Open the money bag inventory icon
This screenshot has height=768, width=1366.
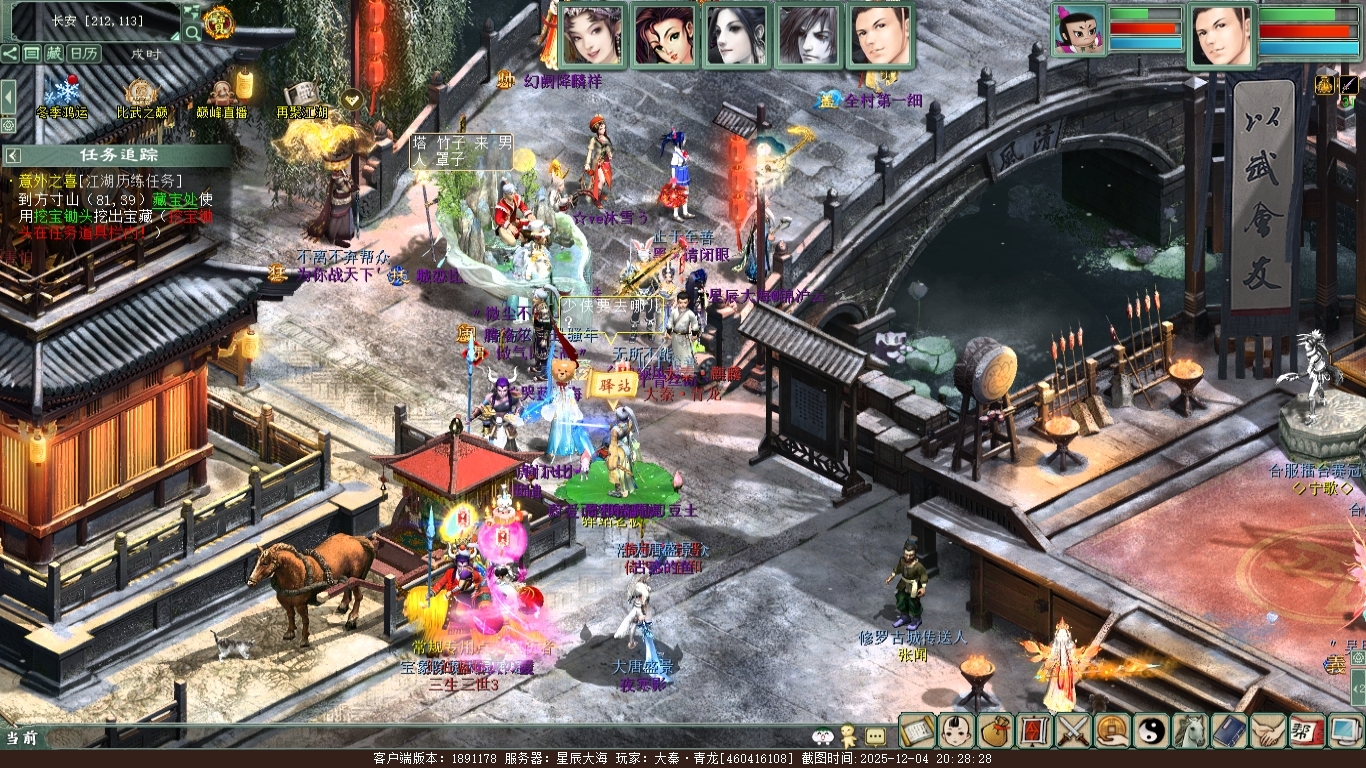995,731
